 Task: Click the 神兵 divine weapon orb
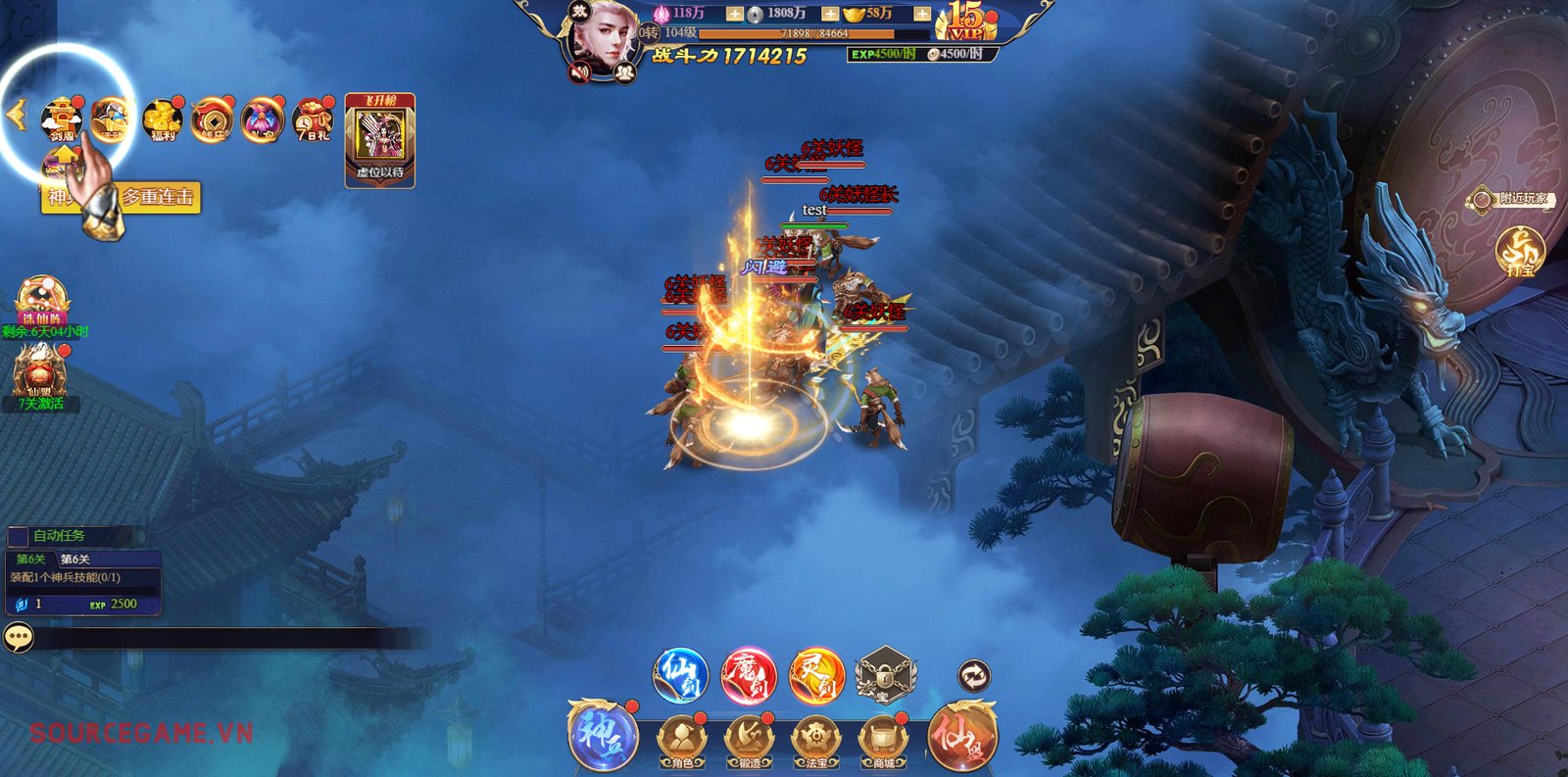[603, 735]
